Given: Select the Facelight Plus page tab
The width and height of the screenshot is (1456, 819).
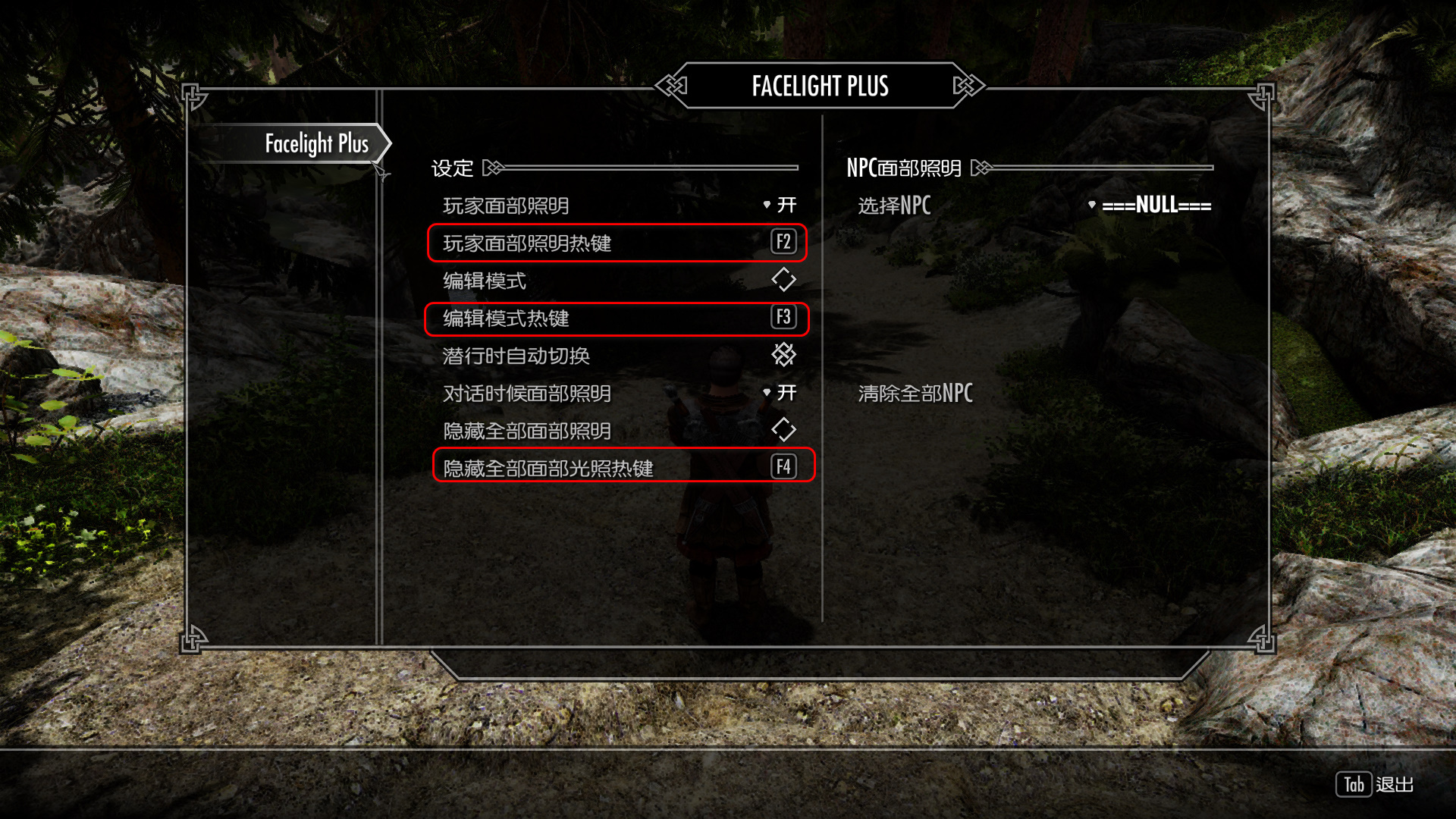Looking at the screenshot, I should 316,143.
